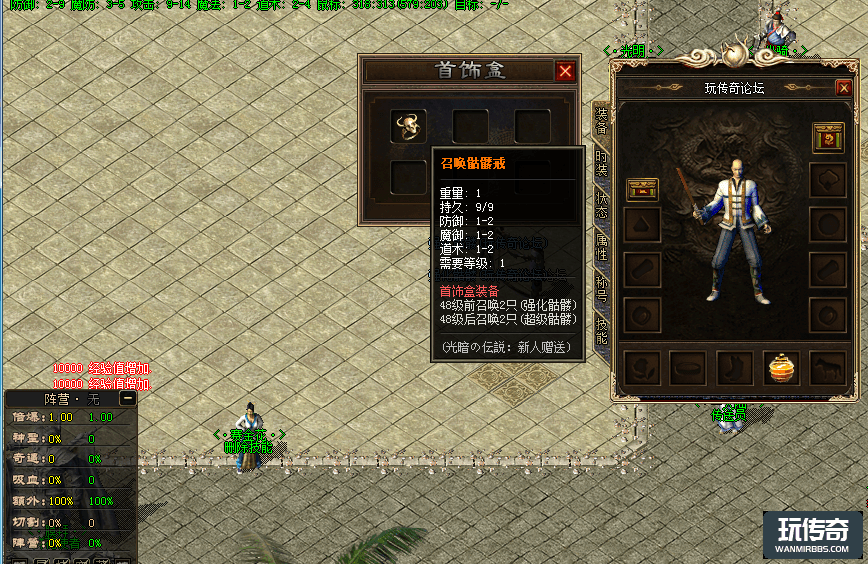The height and width of the screenshot is (564, 868).
Task: Select the belt equipment slot
Action: (x=688, y=368)
